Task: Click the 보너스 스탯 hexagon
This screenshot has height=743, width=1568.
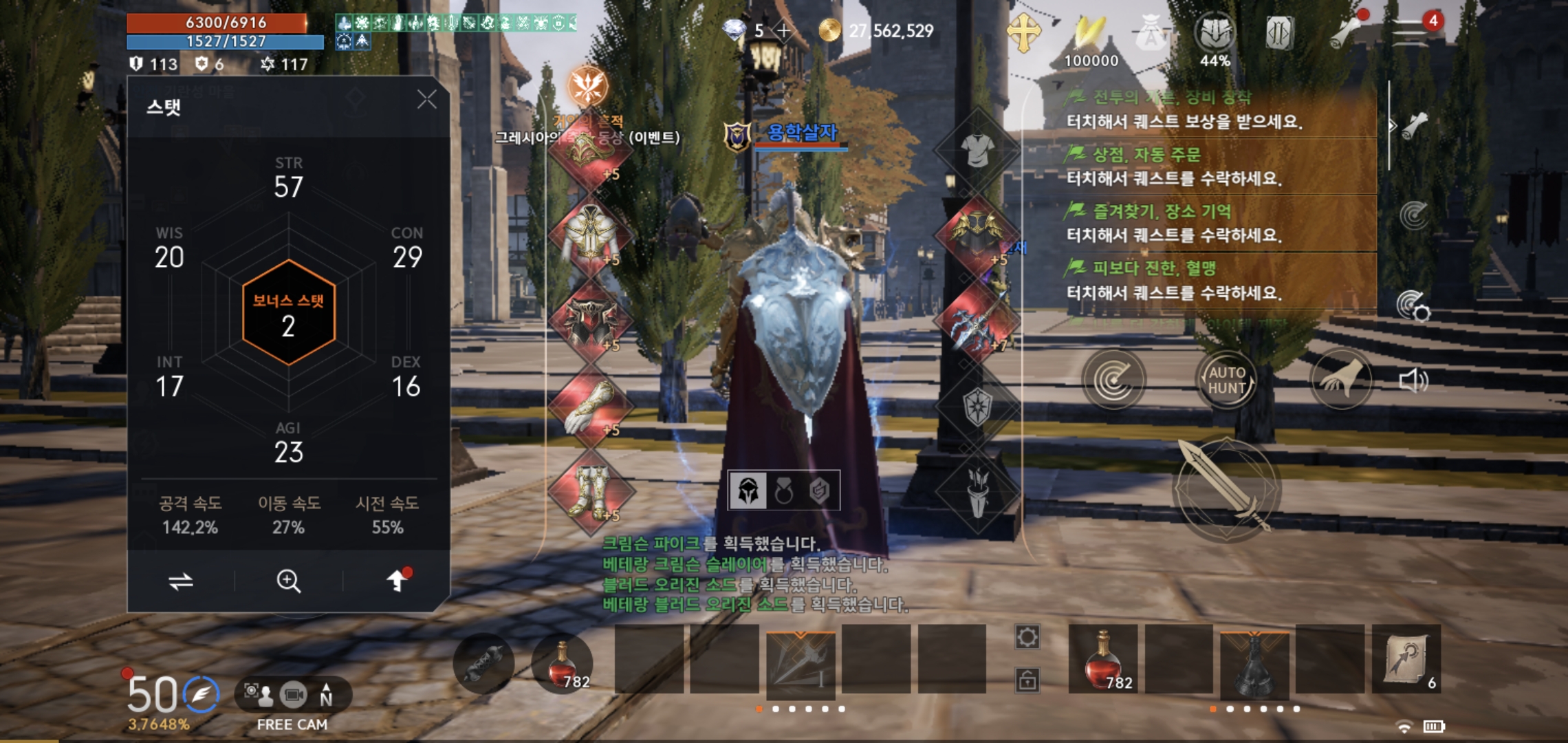Action: pos(289,313)
